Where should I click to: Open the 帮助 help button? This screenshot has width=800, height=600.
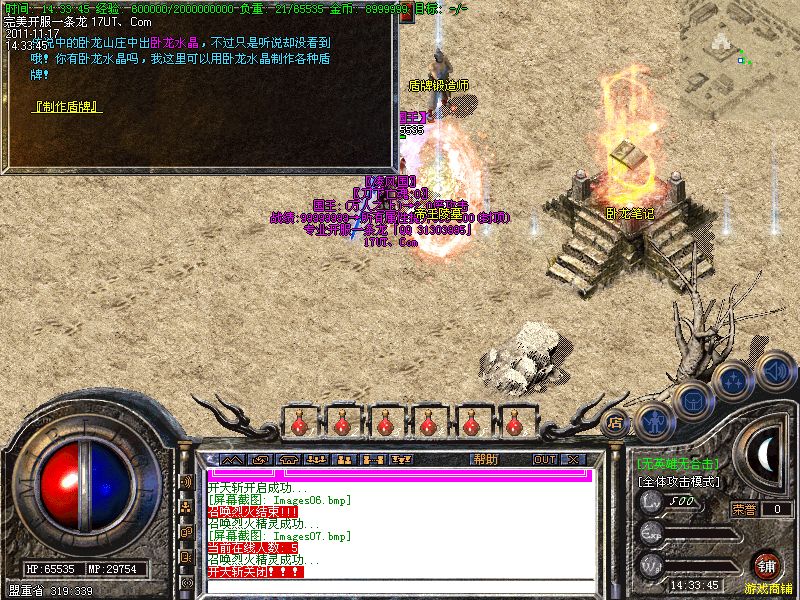click(485, 459)
